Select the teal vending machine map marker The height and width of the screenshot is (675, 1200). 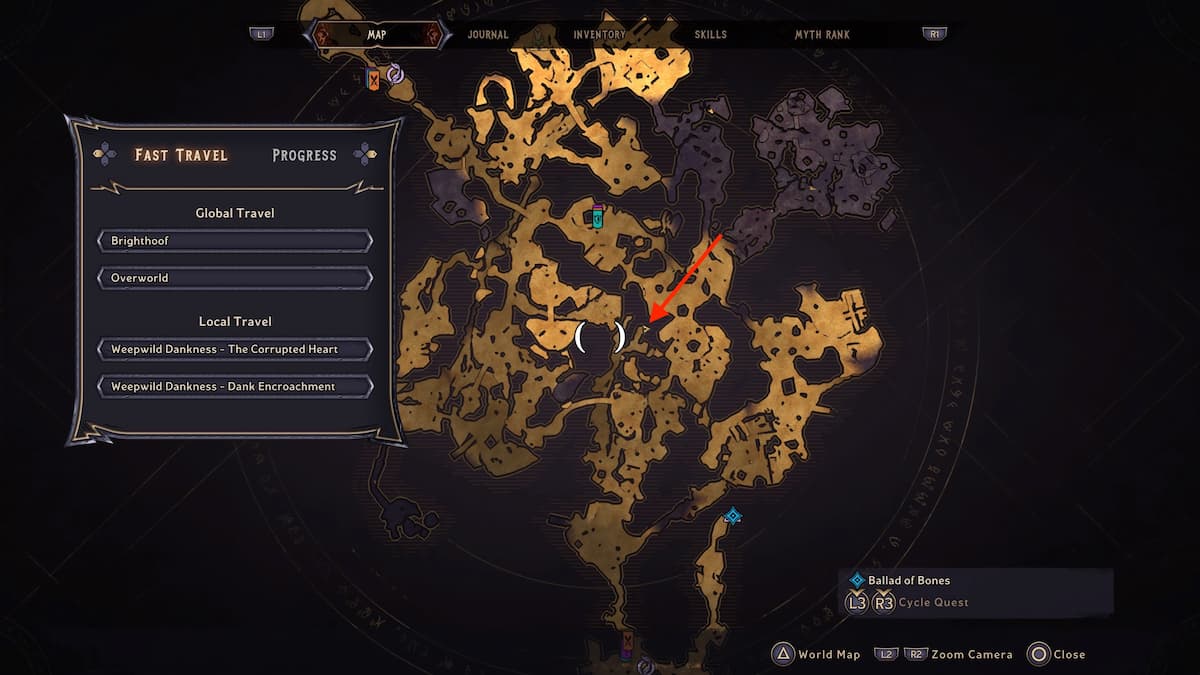pyautogui.click(x=598, y=215)
